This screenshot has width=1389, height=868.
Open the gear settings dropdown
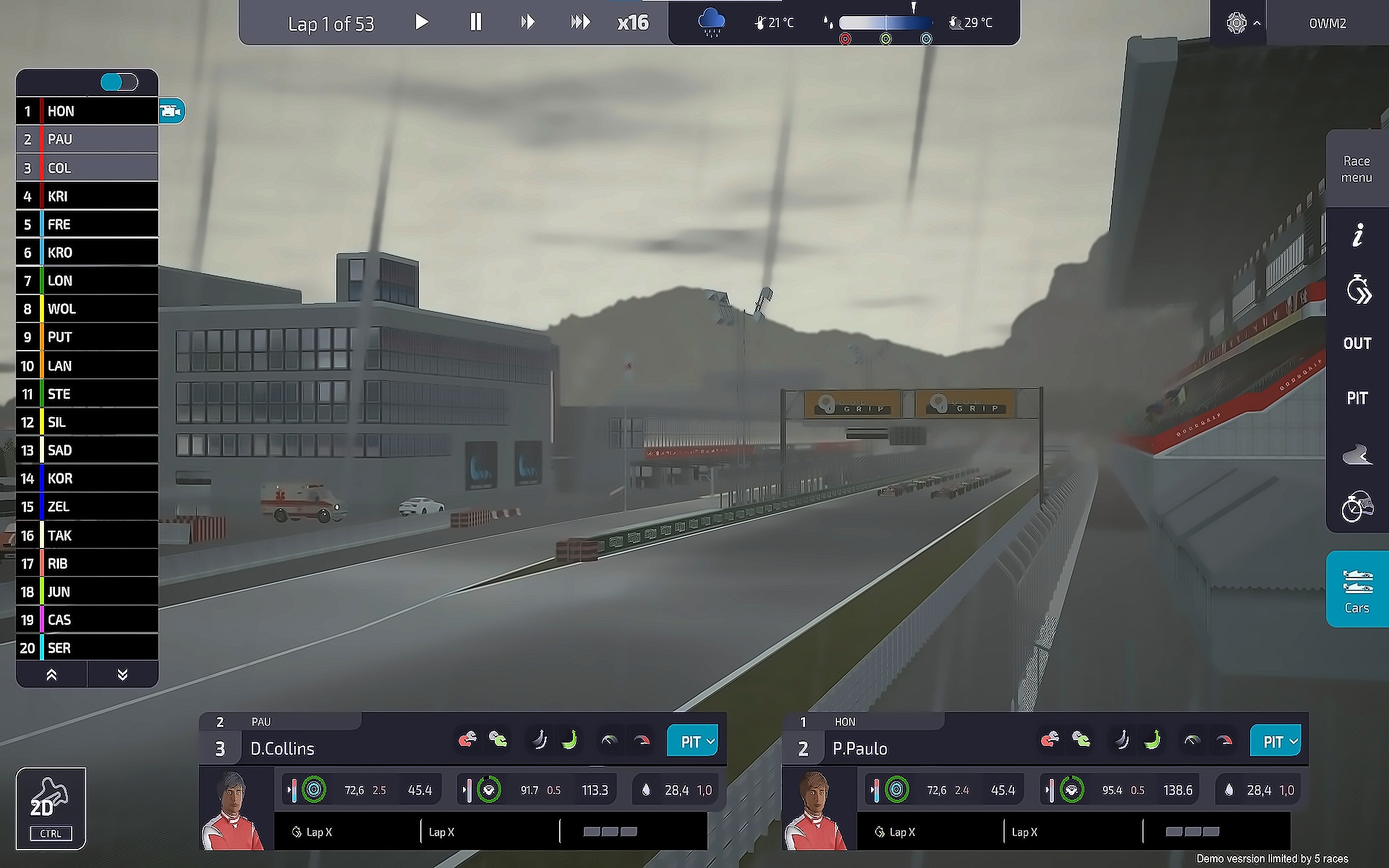point(1241,23)
